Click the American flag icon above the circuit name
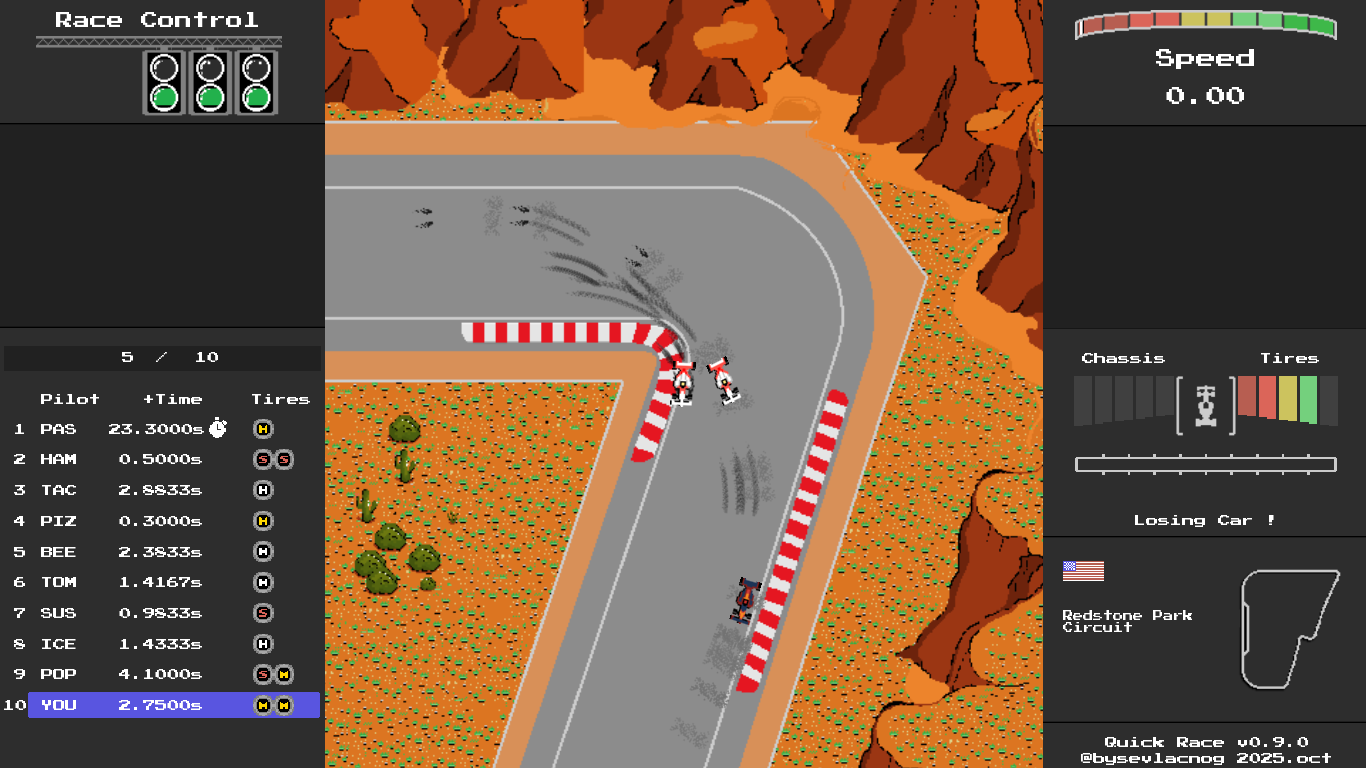The width and height of the screenshot is (1366, 768). click(x=1084, y=570)
